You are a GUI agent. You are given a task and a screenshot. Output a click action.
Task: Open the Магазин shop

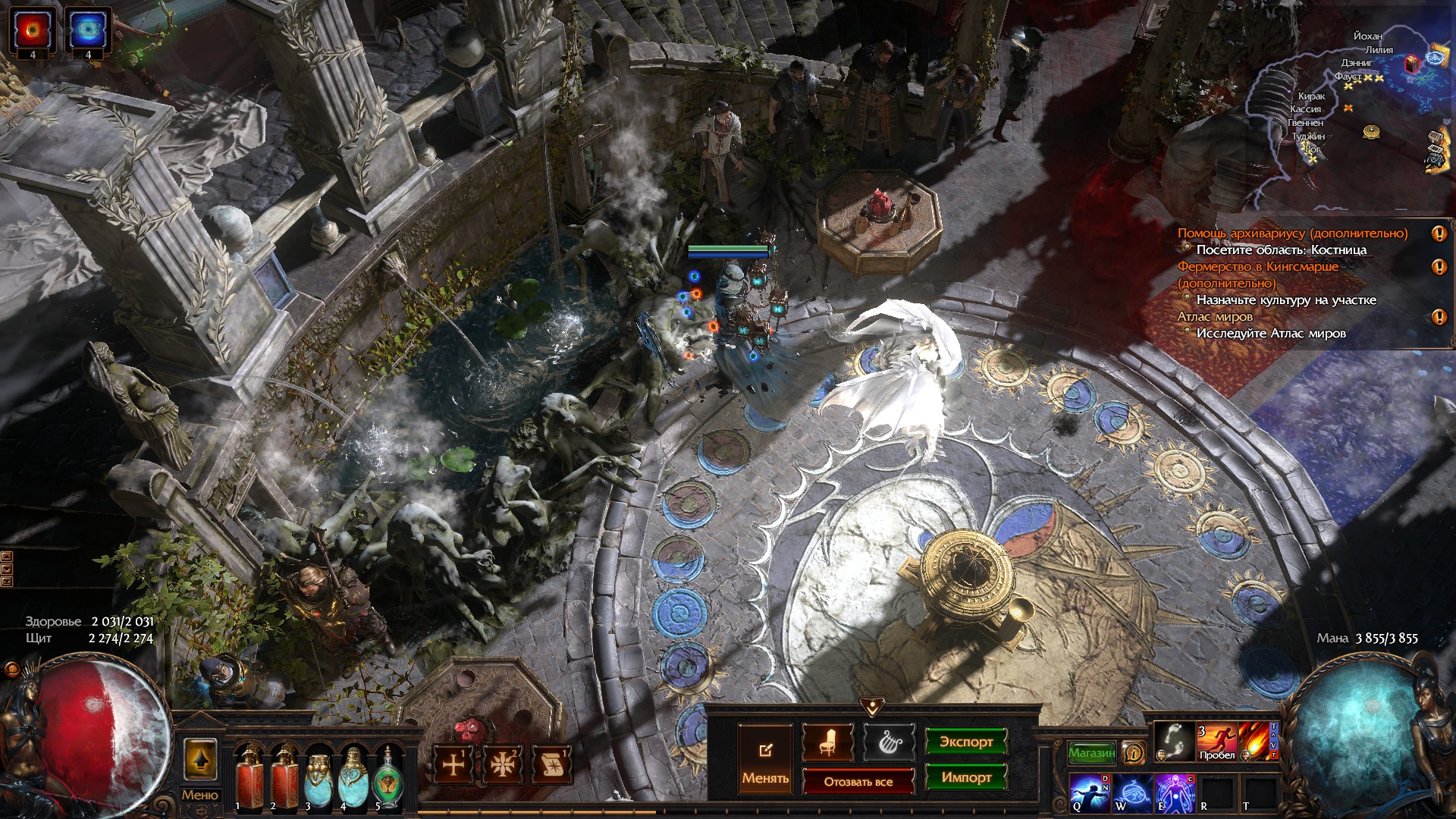(x=1091, y=753)
